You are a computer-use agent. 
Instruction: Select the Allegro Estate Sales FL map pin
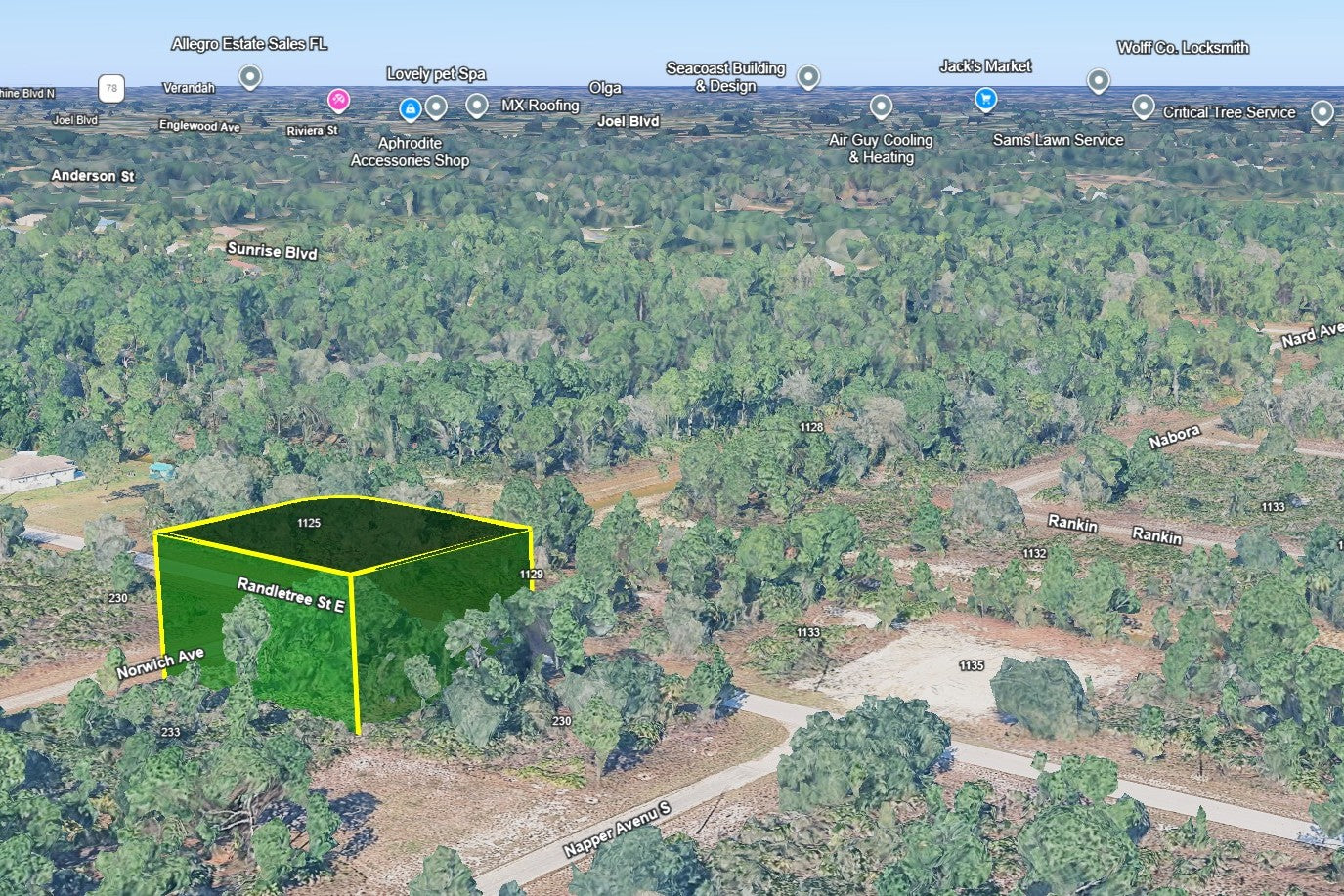pos(250,76)
